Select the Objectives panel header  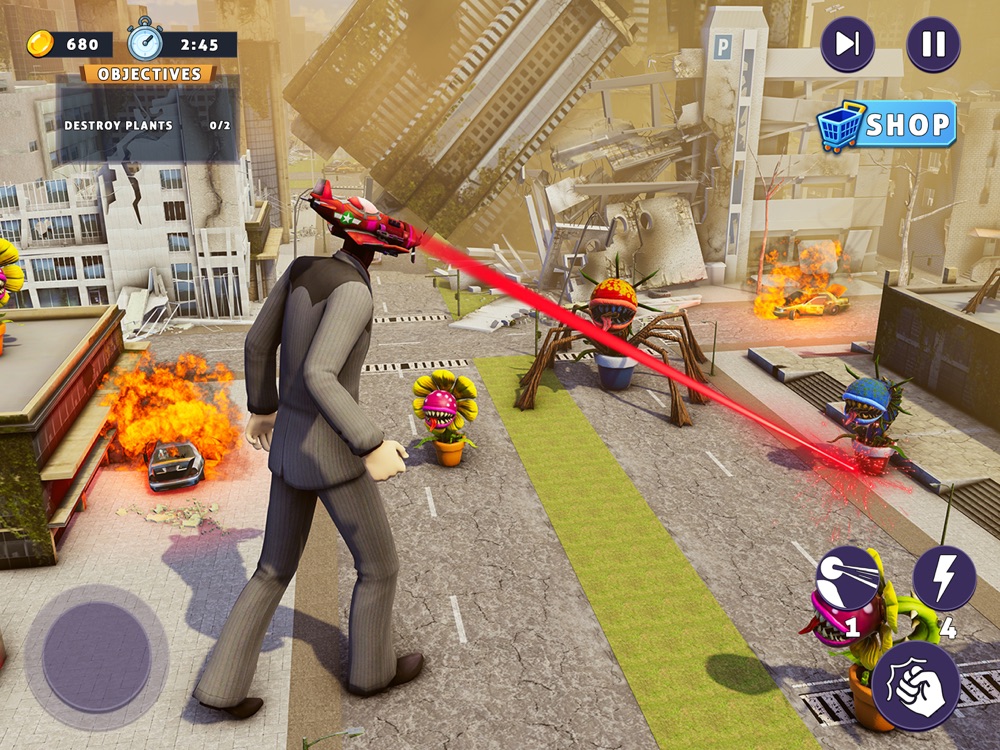coord(149,74)
